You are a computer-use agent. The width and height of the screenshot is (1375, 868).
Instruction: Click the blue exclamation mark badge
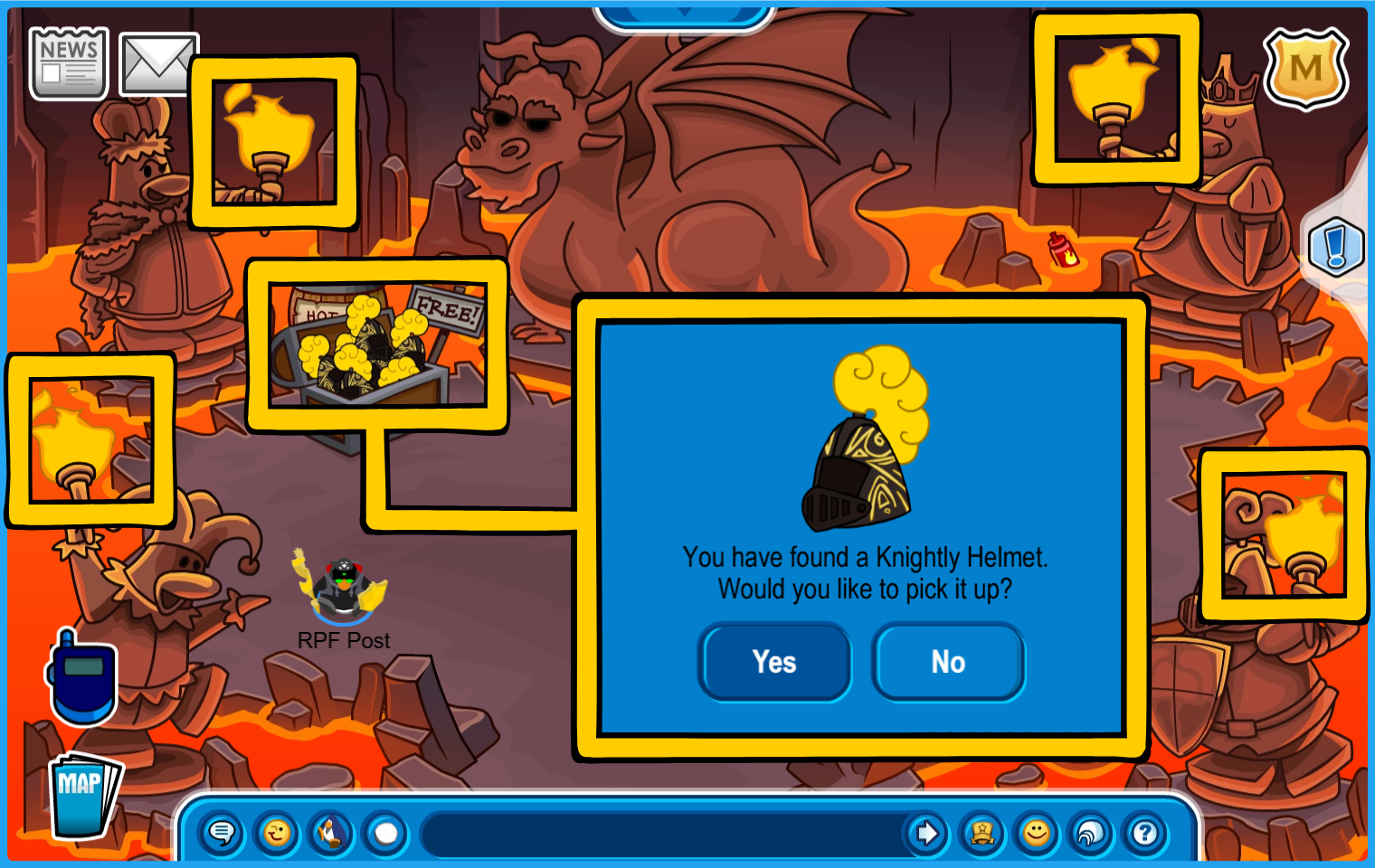pos(1336,247)
